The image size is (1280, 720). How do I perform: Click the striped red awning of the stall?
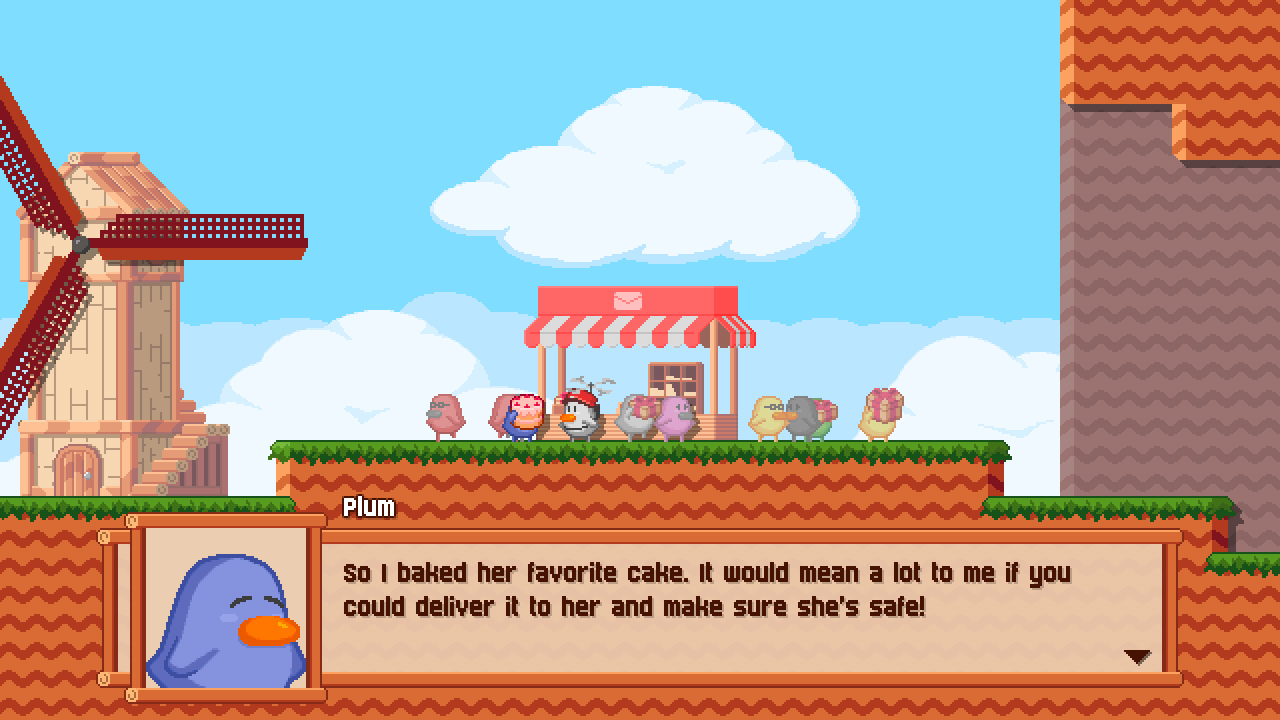pyautogui.click(x=640, y=330)
